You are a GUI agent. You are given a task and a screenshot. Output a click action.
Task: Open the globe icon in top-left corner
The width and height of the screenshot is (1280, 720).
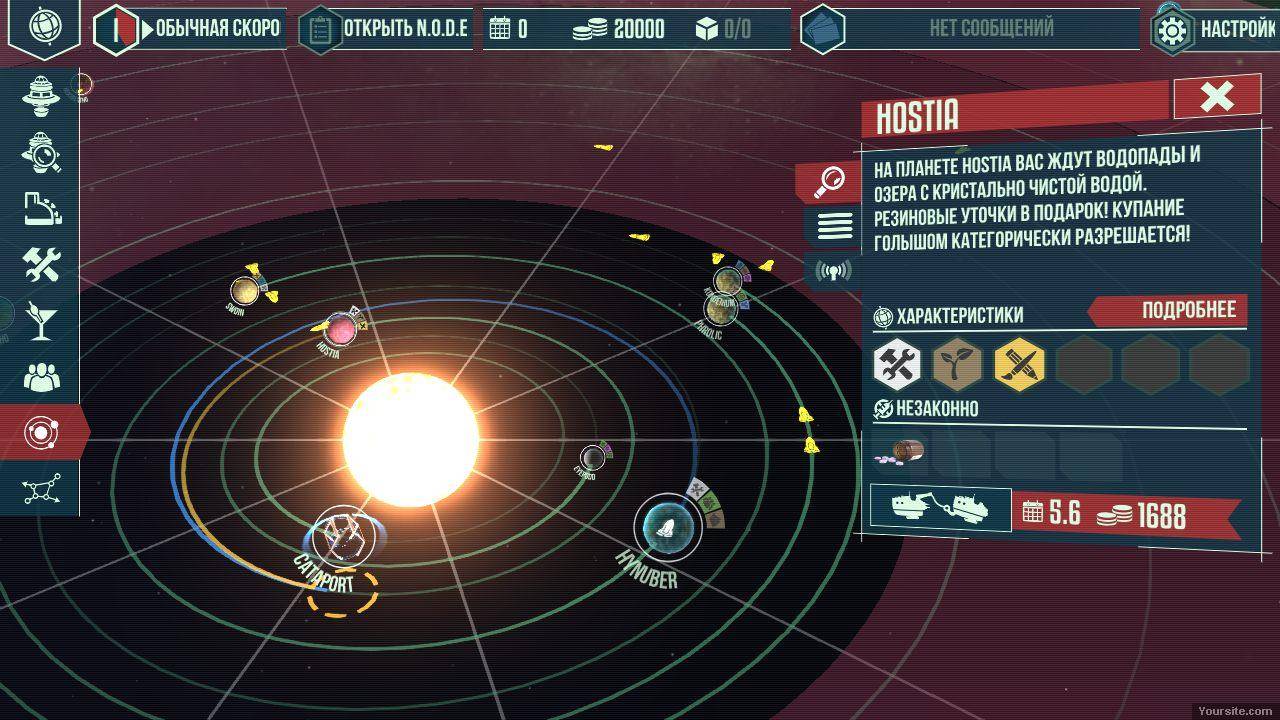44,25
